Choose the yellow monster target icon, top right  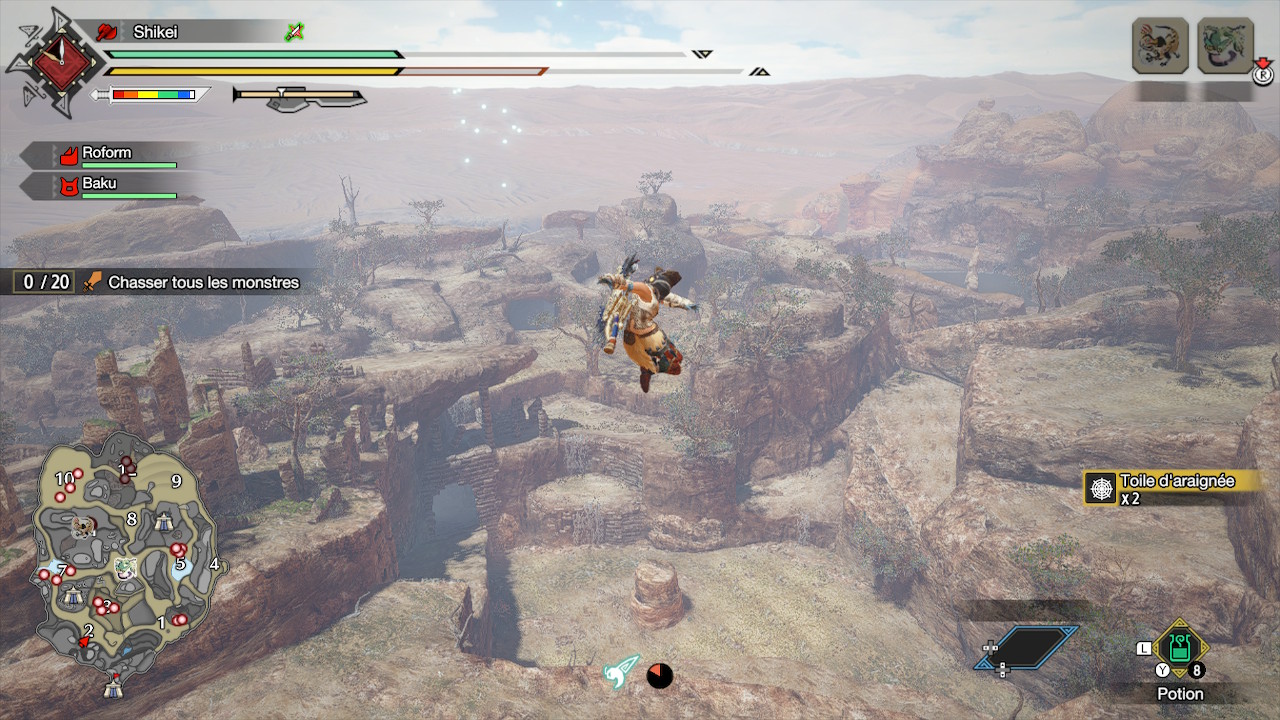1160,46
